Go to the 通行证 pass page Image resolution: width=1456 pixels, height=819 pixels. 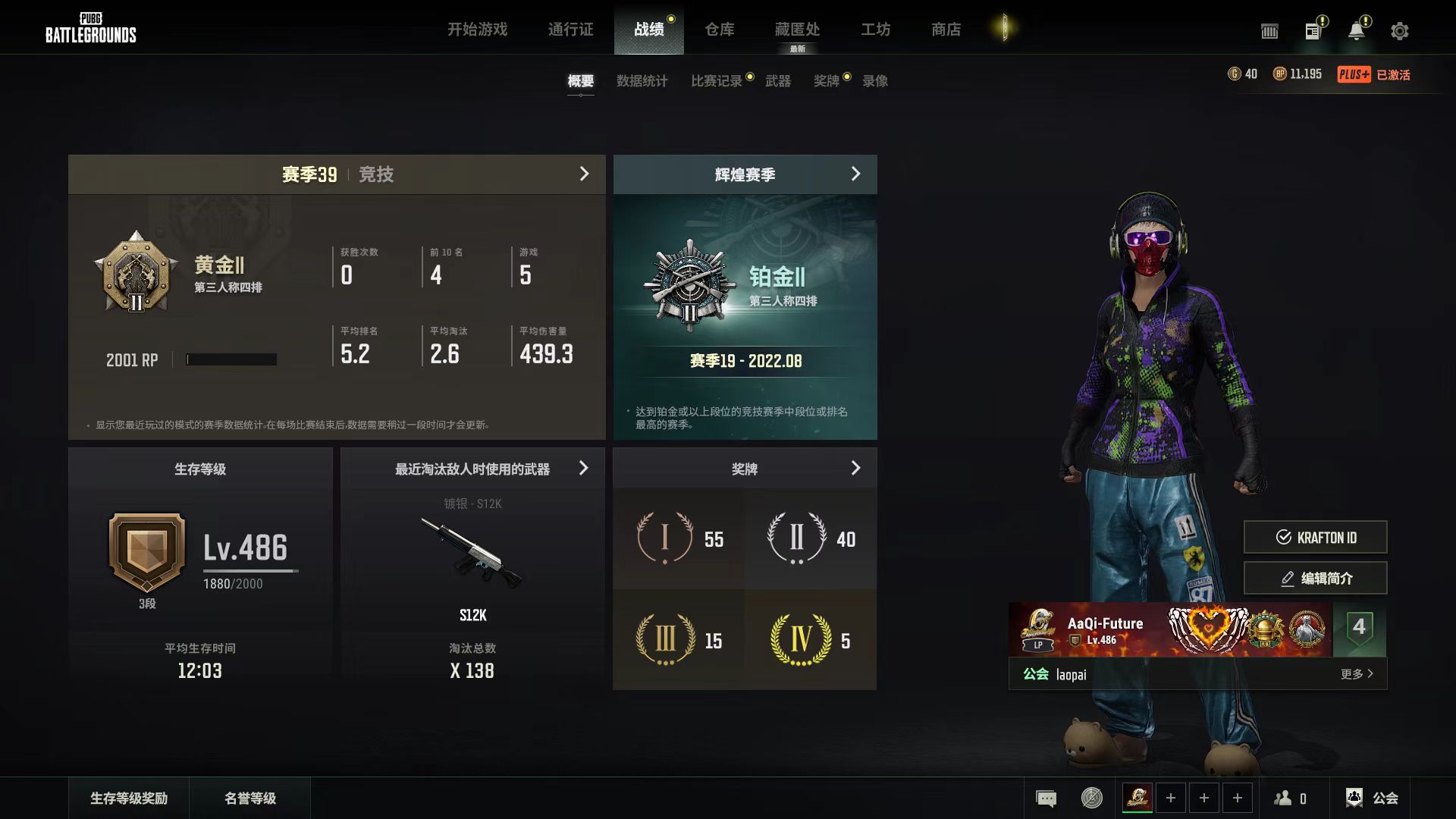click(x=570, y=30)
